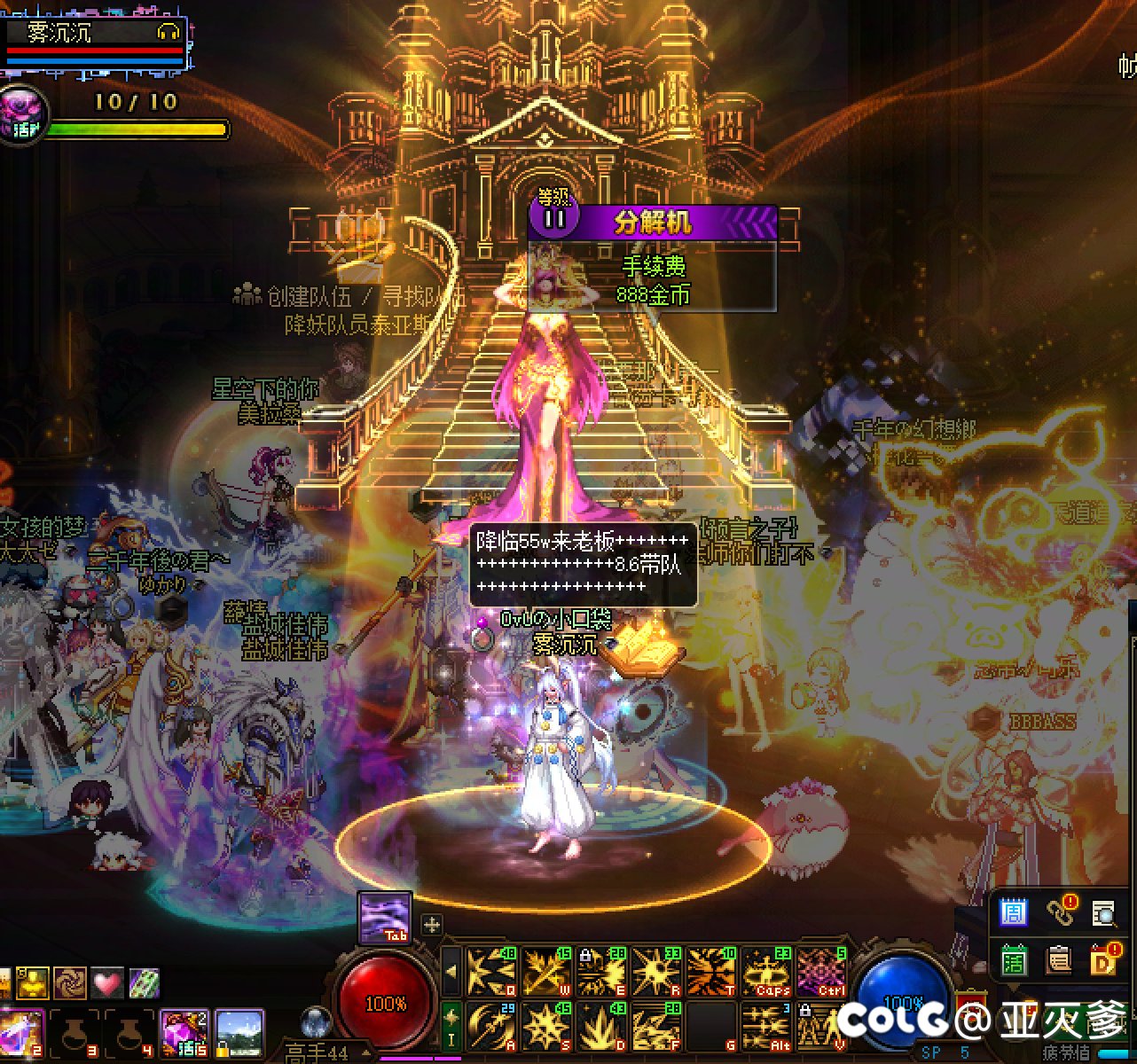Activate the Alt hotkey skill

[765, 1026]
